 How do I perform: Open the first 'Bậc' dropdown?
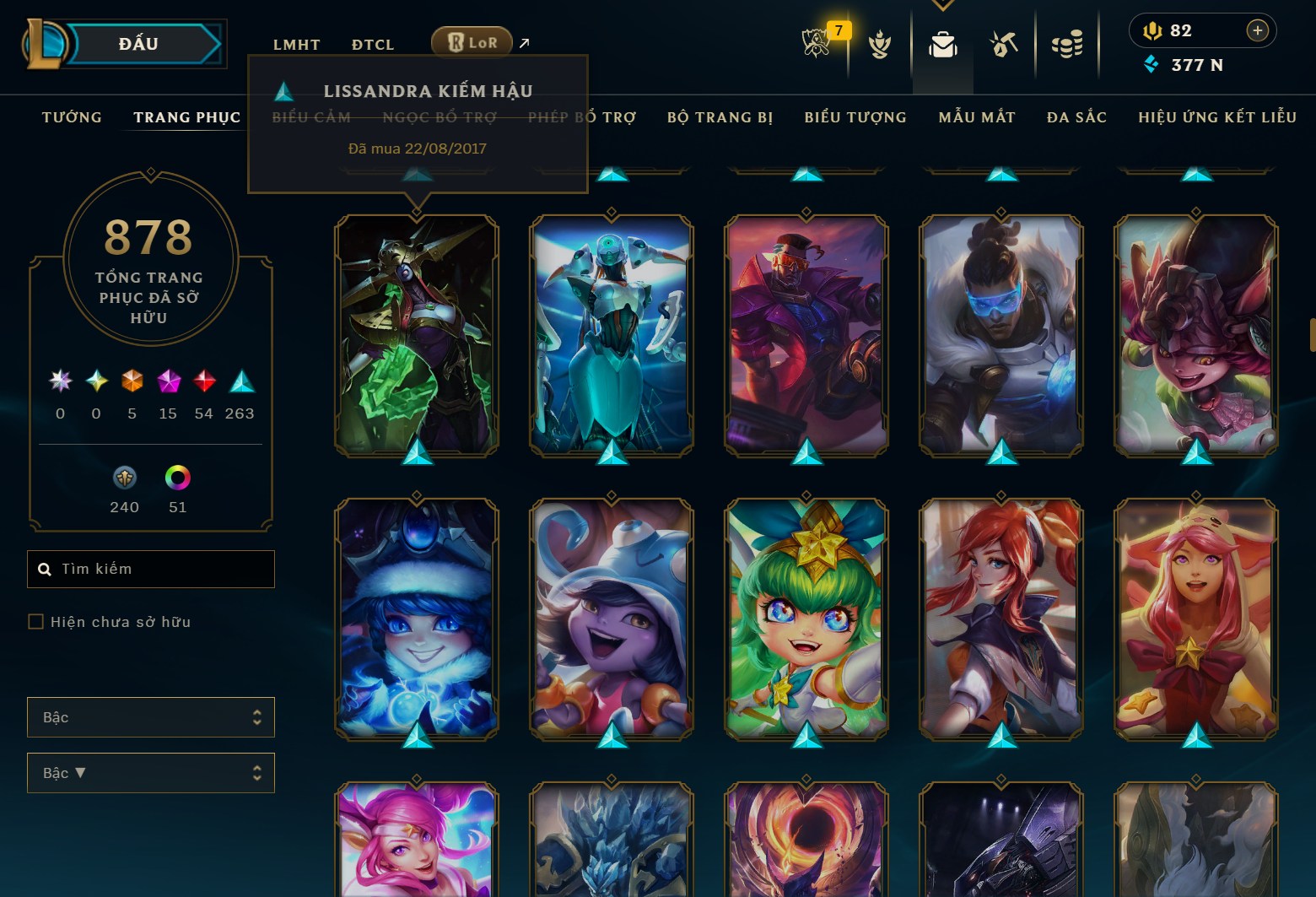pyautogui.click(x=150, y=717)
